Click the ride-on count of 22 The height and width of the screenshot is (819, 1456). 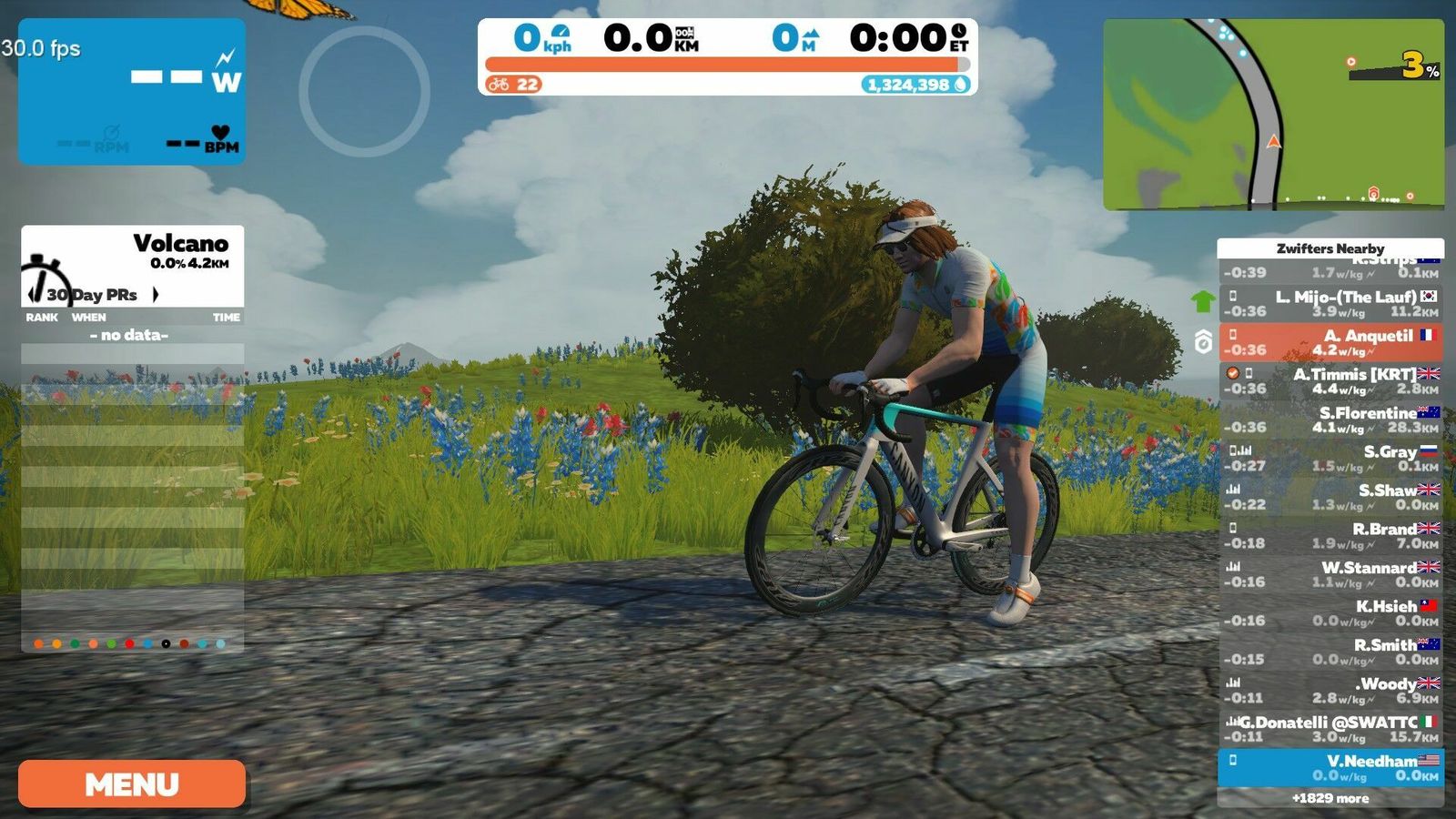point(515,85)
